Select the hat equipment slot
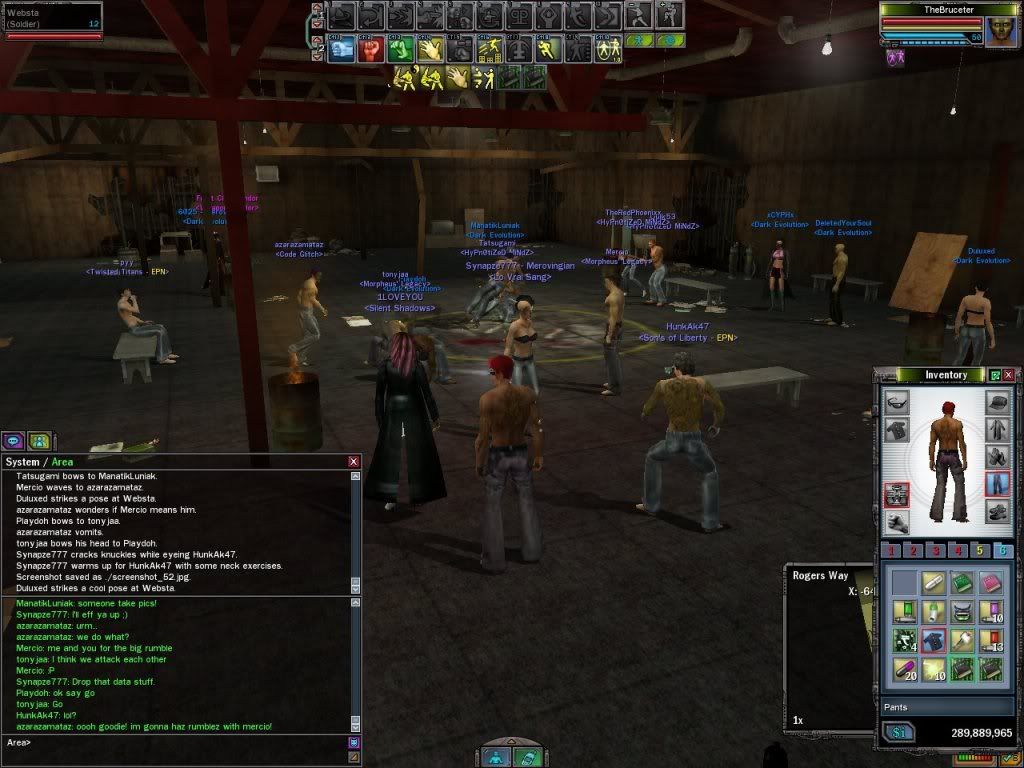Image resolution: width=1024 pixels, height=768 pixels. point(996,402)
